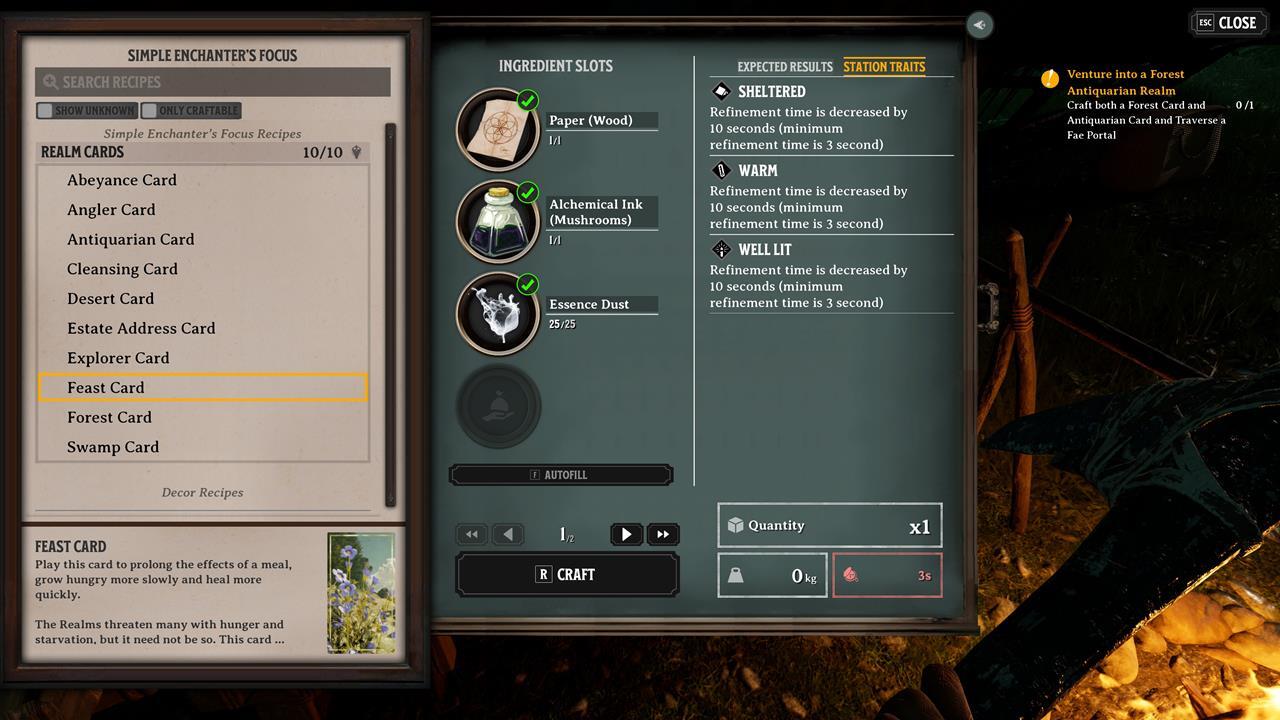
Task: Open the Cleansing Card recipe
Action: [x=122, y=269]
